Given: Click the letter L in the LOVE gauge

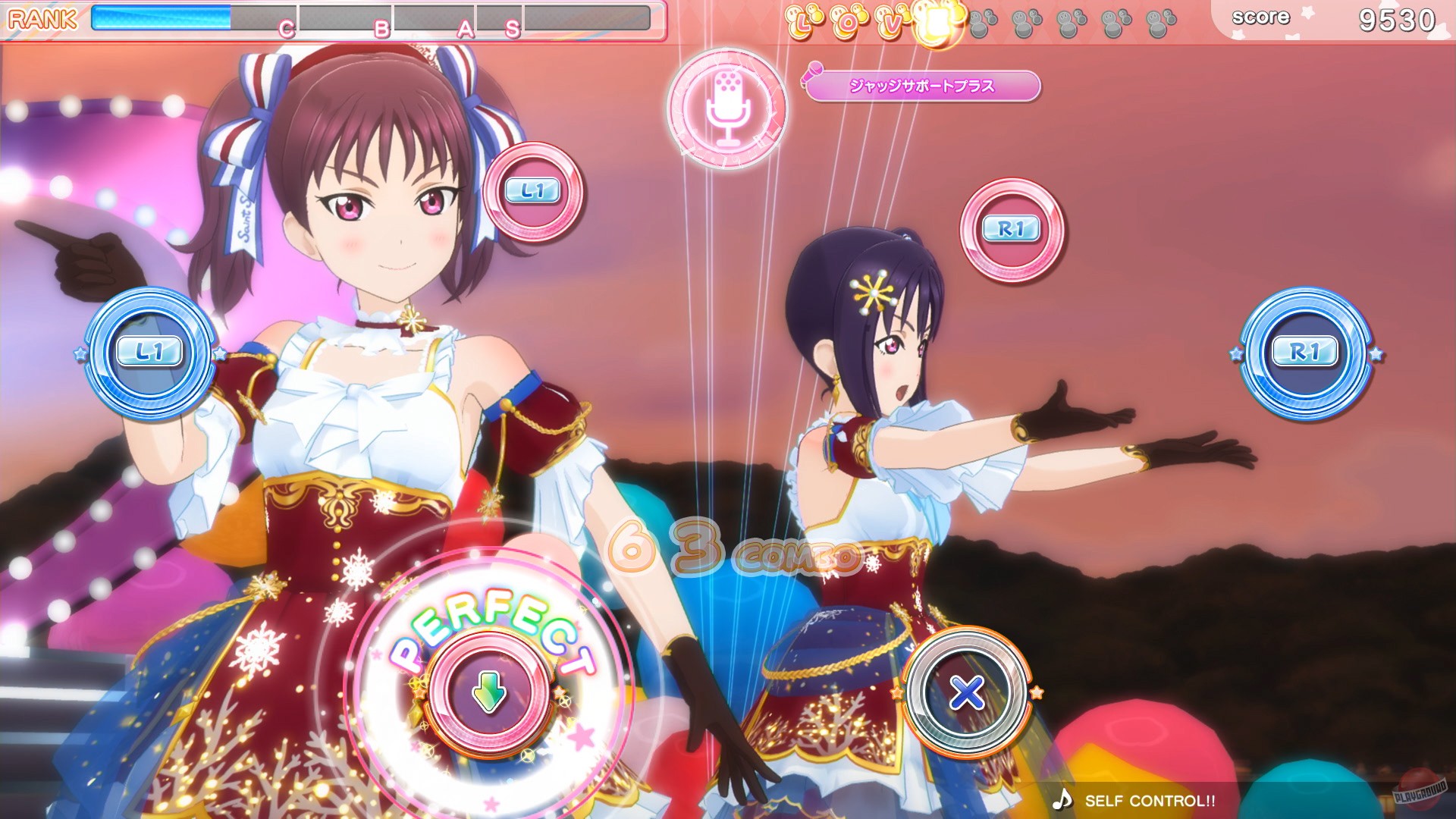Looking at the screenshot, I should [802, 23].
